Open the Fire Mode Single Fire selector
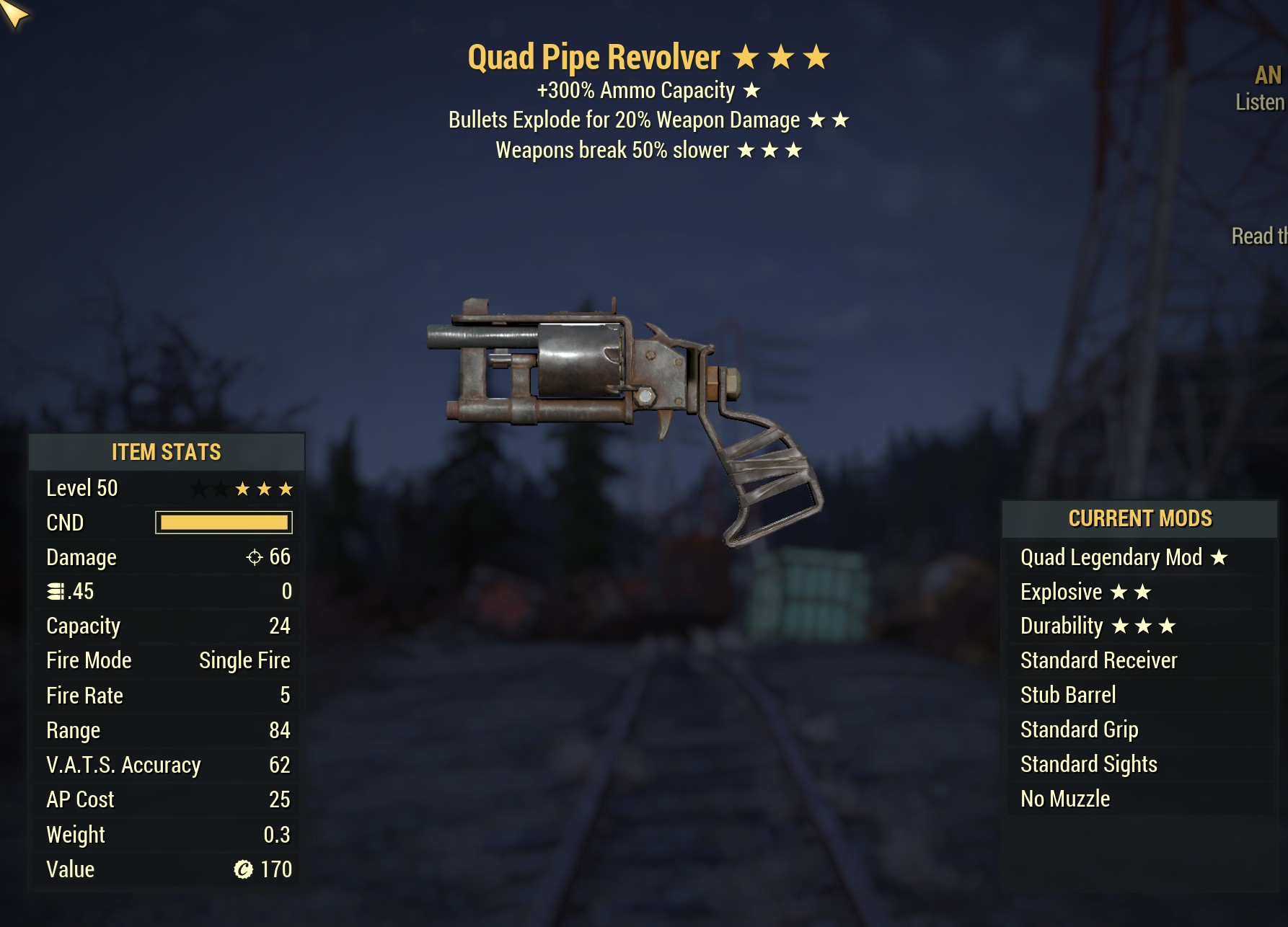The image size is (1288, 927). tap(244, 660)
